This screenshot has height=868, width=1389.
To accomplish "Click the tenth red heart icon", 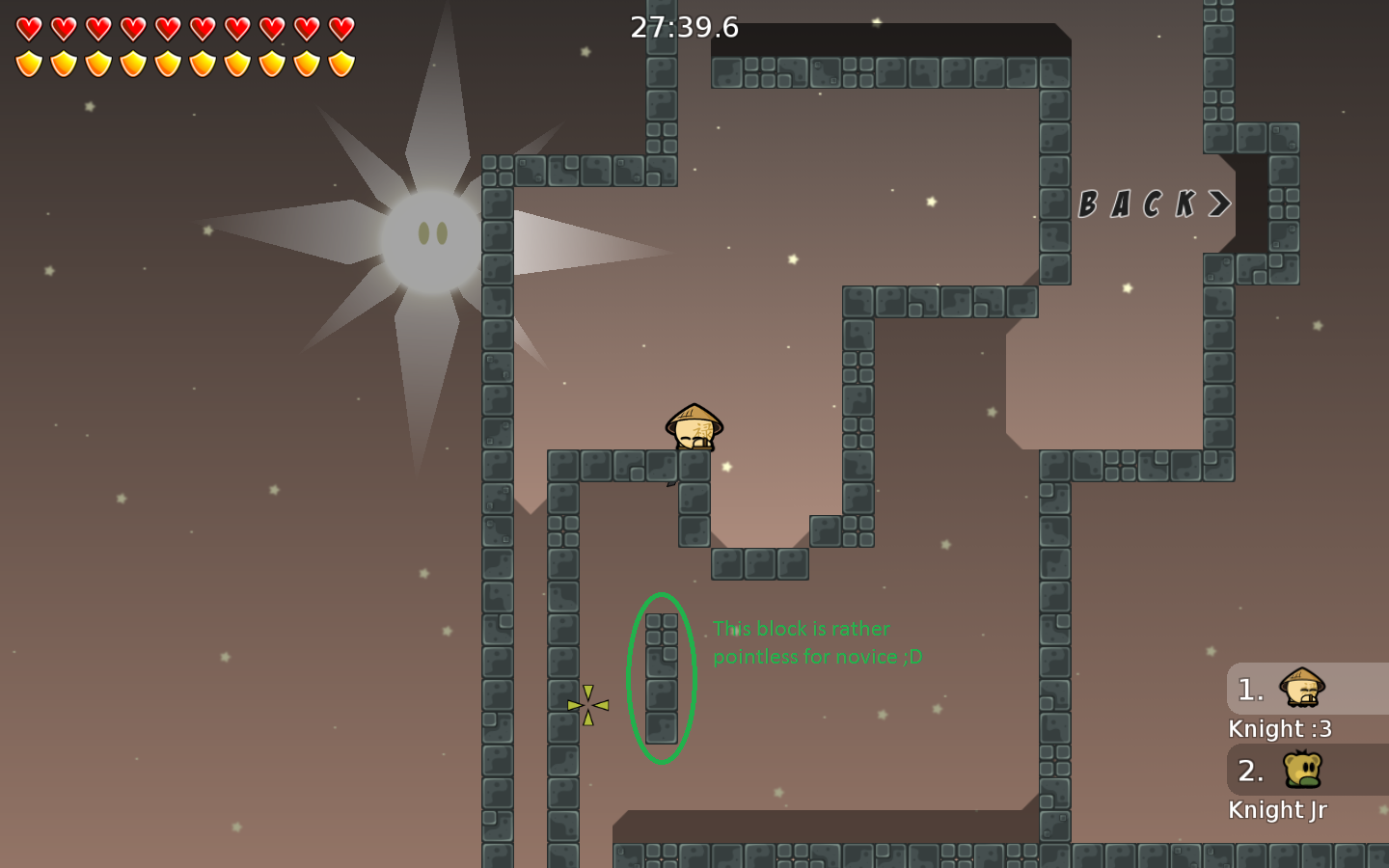I will coord(340,27).
